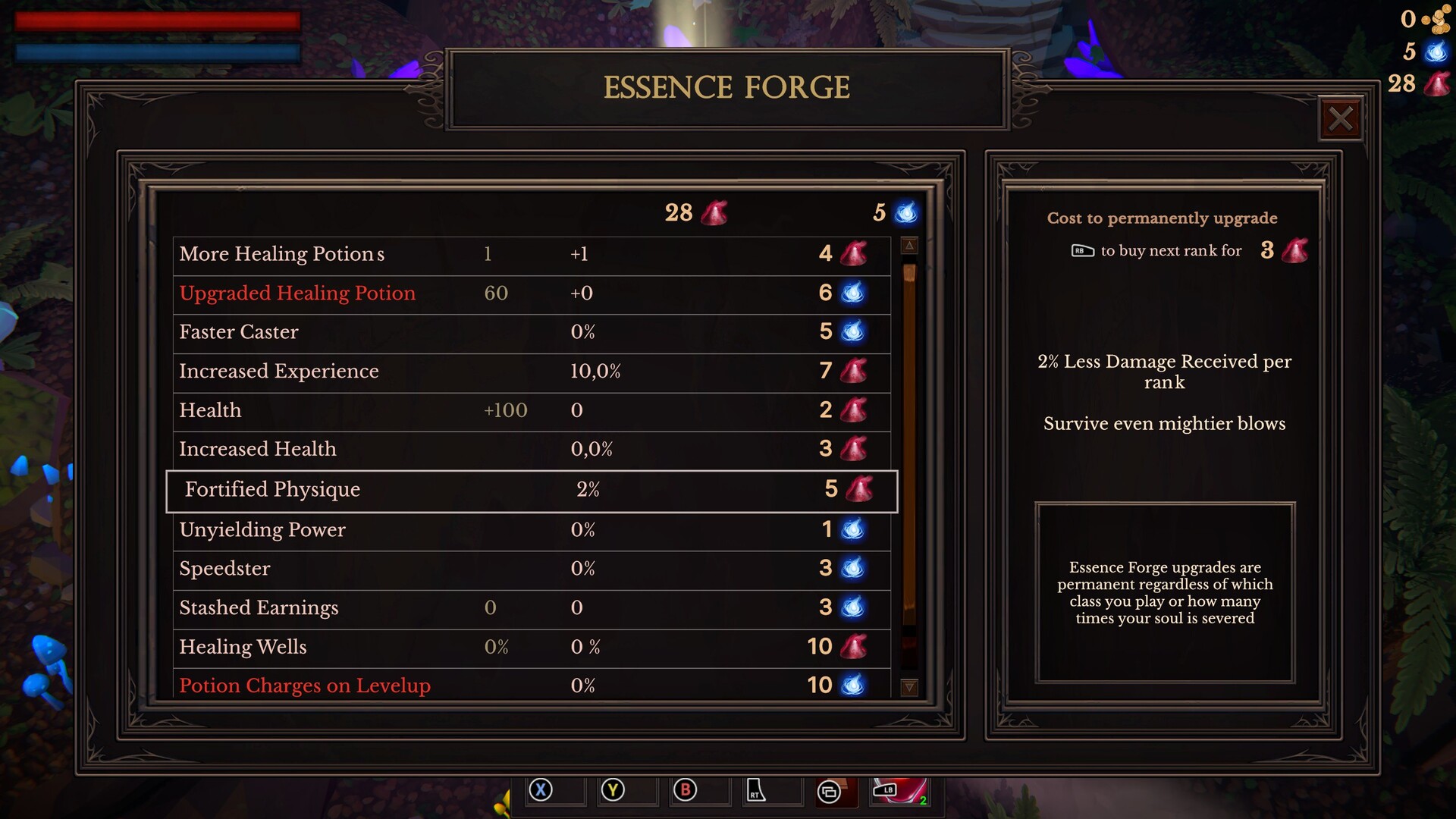Click the blue essence icon beside Faster Caster
Screen dimensions: 1456x819
tap(853, 332)
